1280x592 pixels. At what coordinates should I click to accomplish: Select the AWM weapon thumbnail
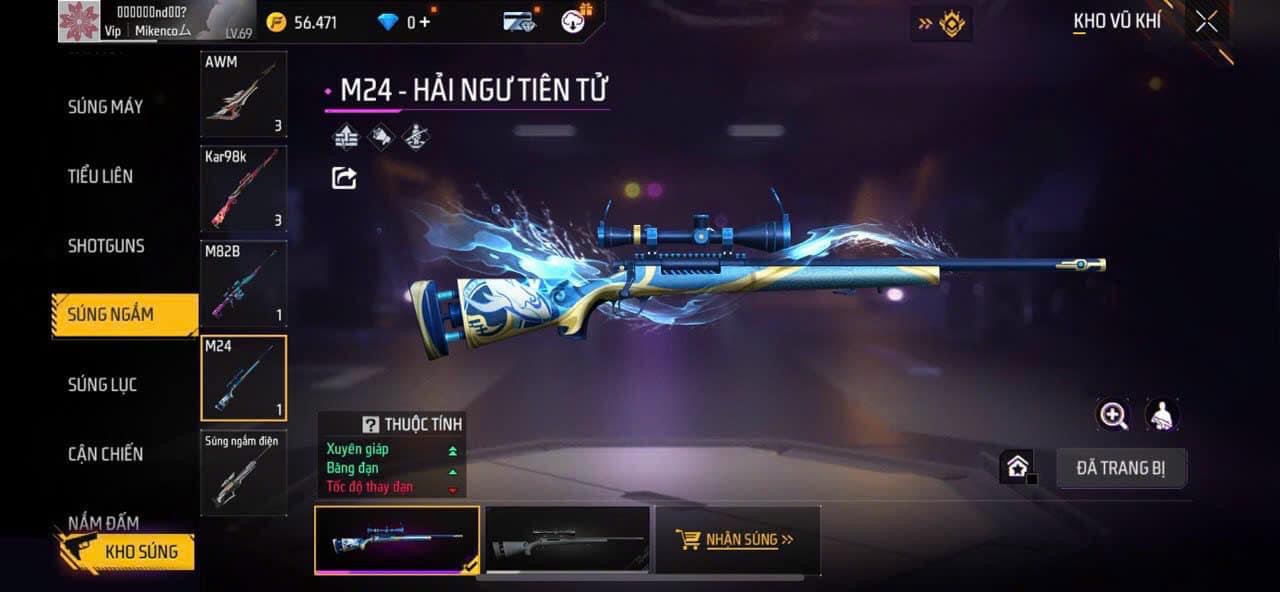tap(243, 95)
